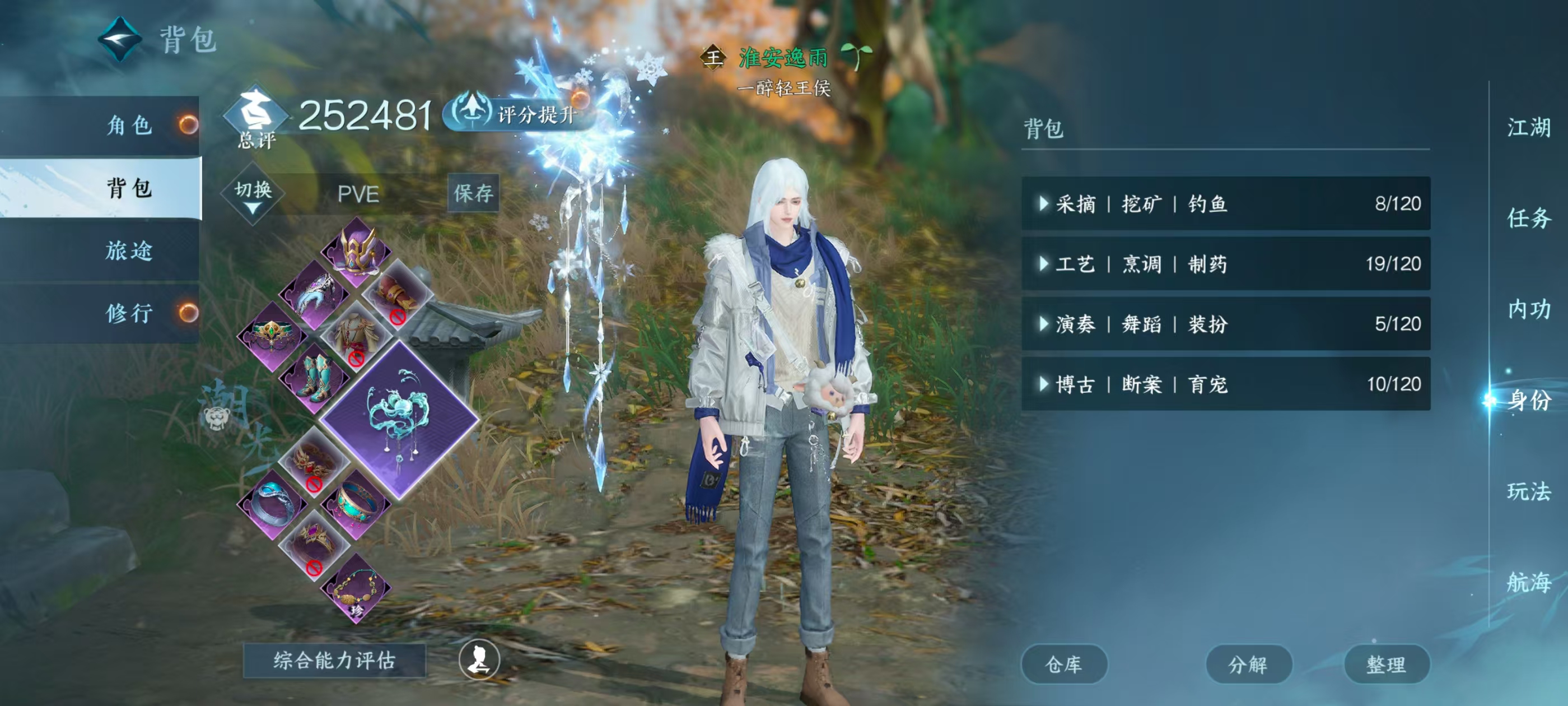The image size is (1568, 706).
Task: Open the 旅途 tab
Action: point(129,250)
